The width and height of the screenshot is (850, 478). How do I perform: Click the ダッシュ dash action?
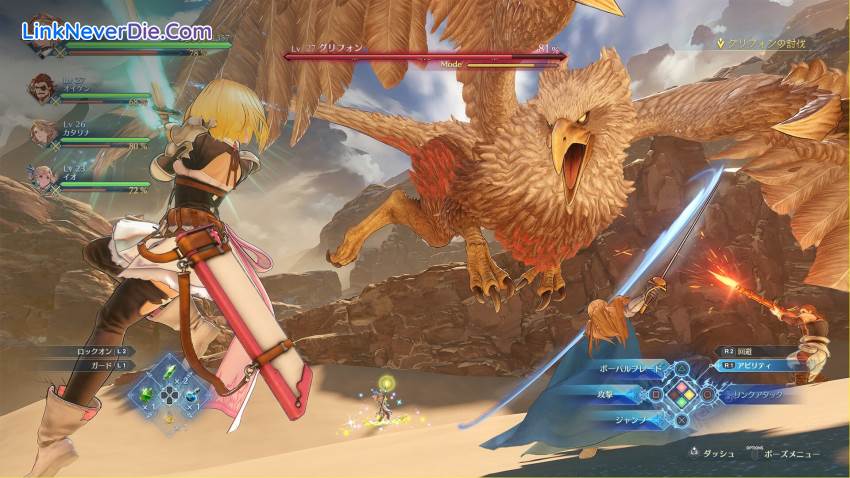point(711,453)
